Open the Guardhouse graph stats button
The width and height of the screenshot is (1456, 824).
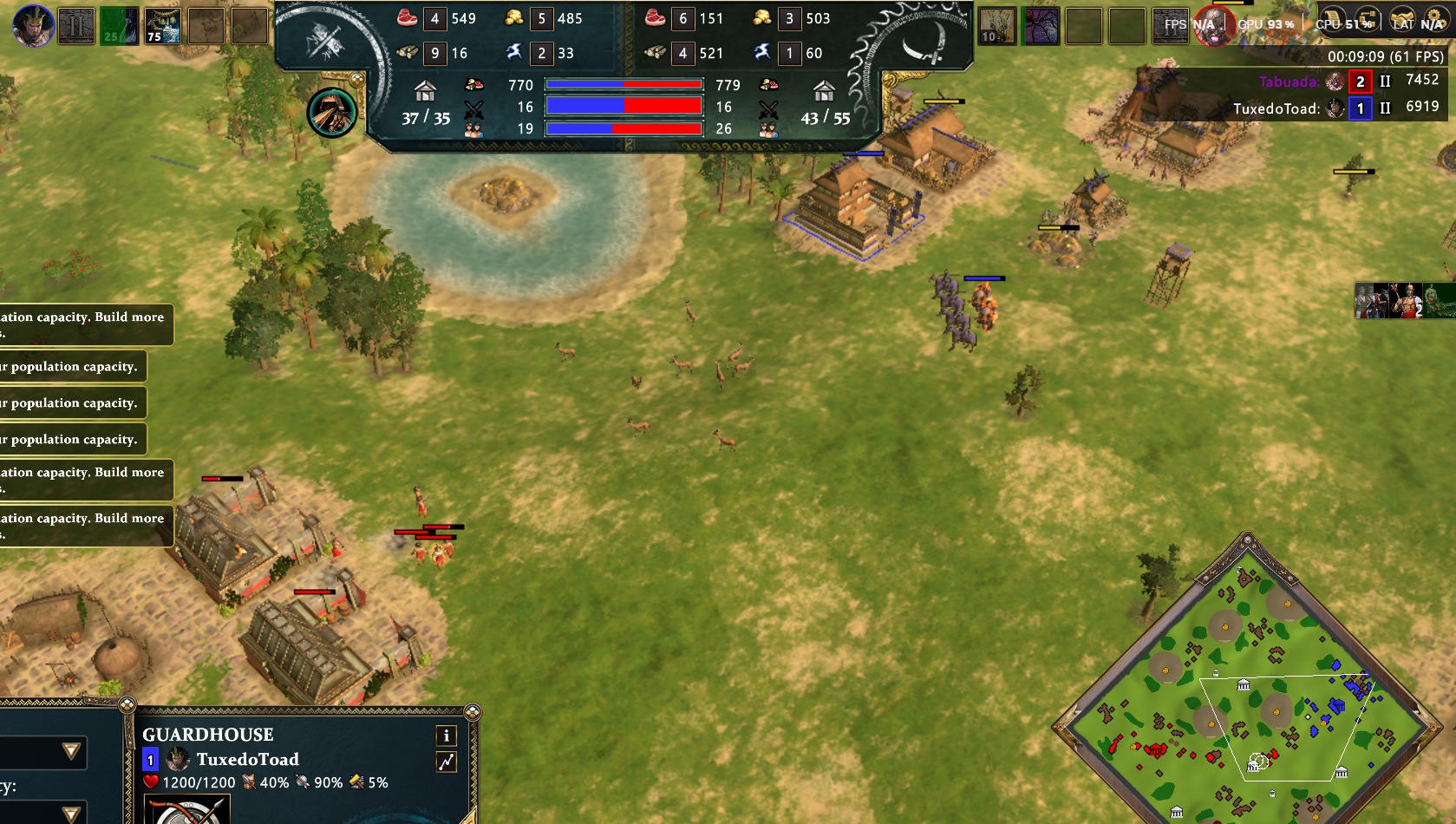tap(447, 762)
